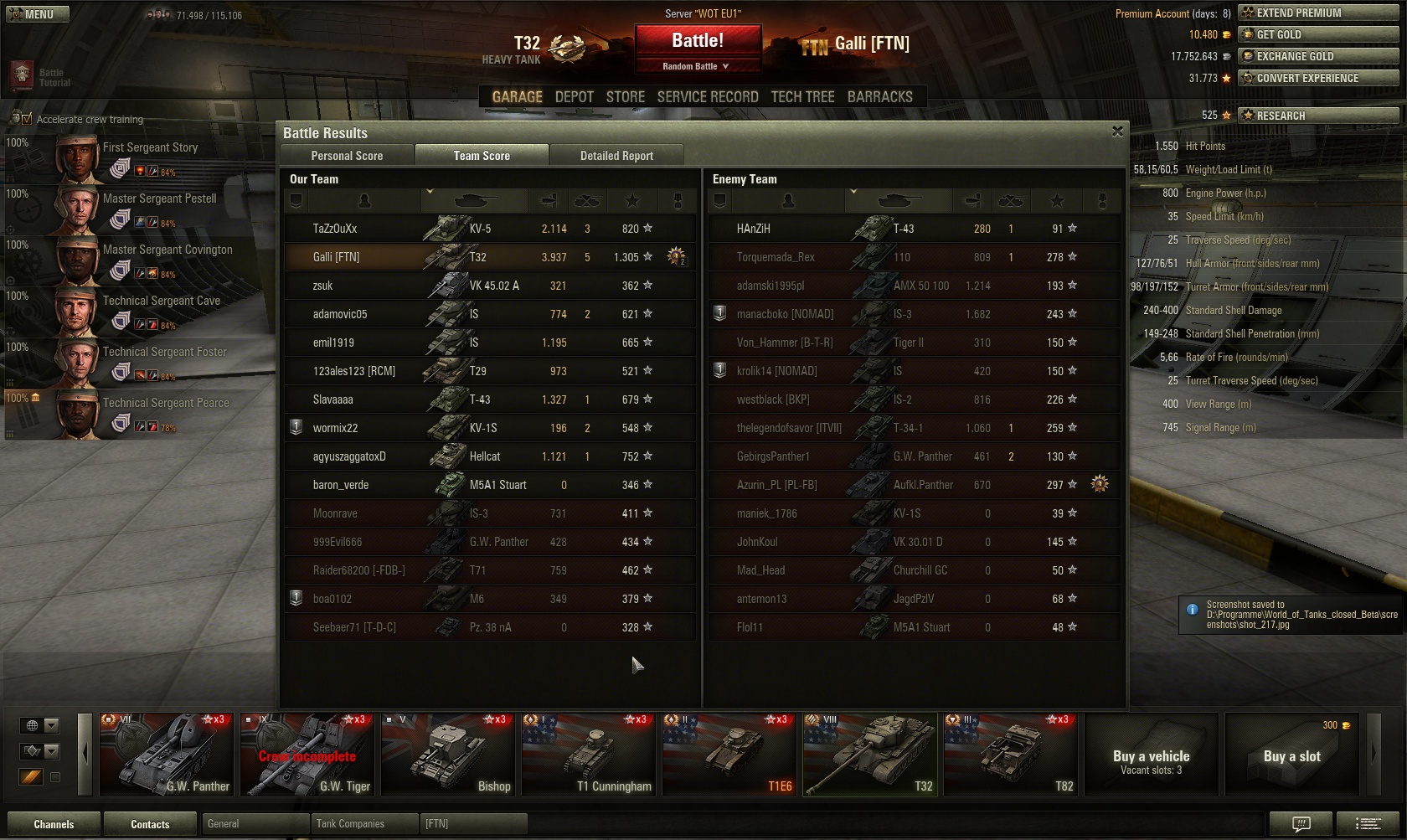Viewport: 1407px width, 840px height.
Task: Show the Personal Score tab
Action: pyautogui.click(x=347, y=156)
